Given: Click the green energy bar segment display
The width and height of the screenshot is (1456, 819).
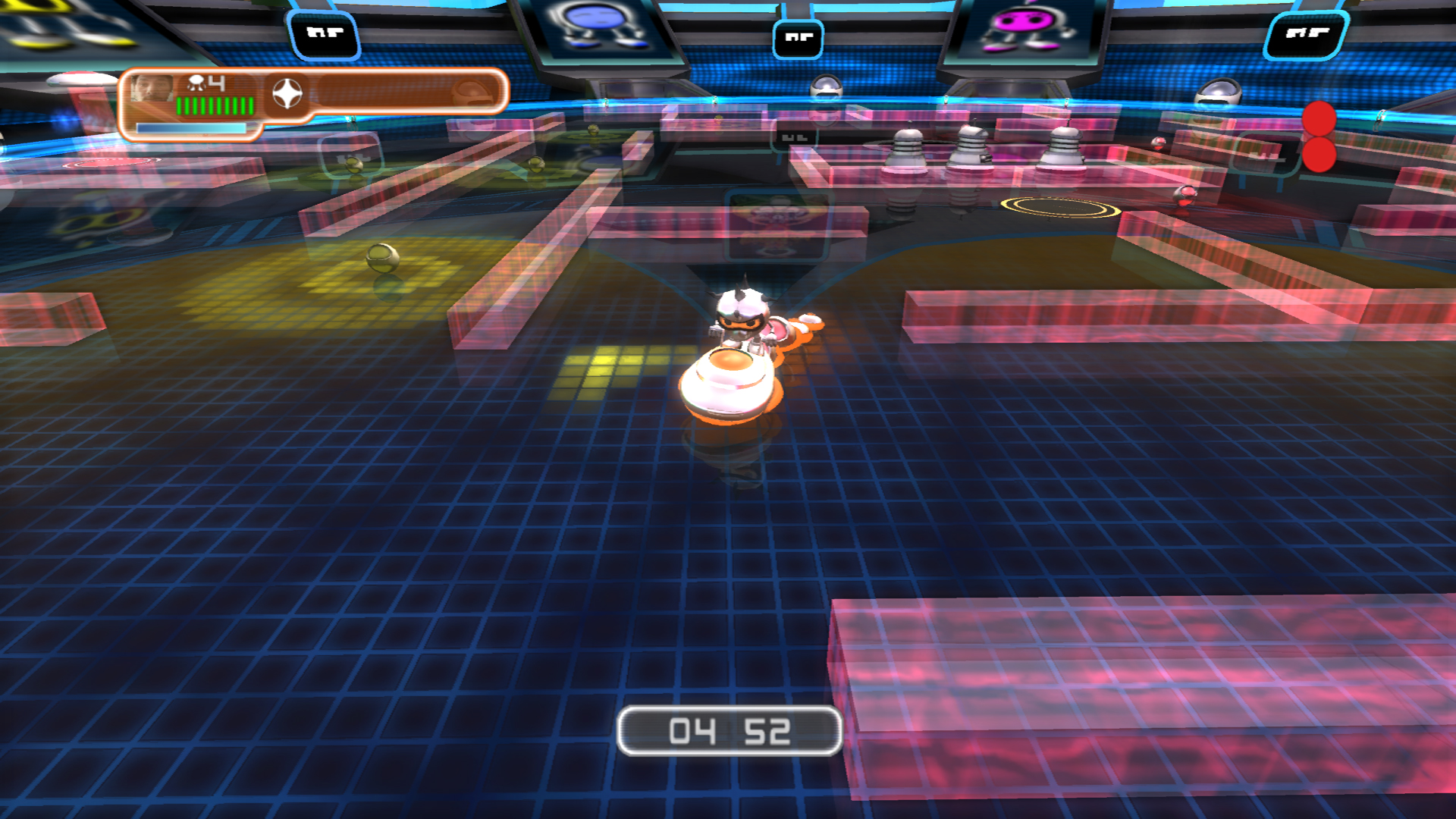Looking at the screenshot, I should (x=215, y=106).
